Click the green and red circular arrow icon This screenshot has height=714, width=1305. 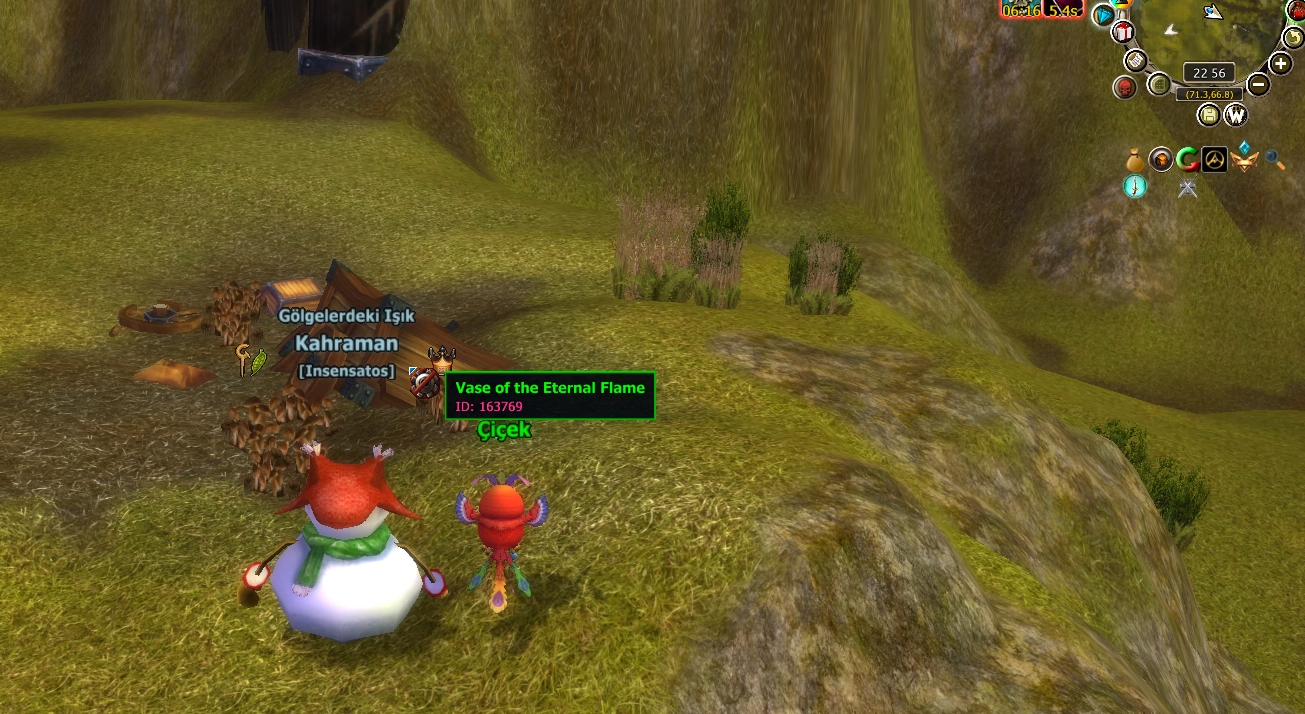coord(1187,159)
